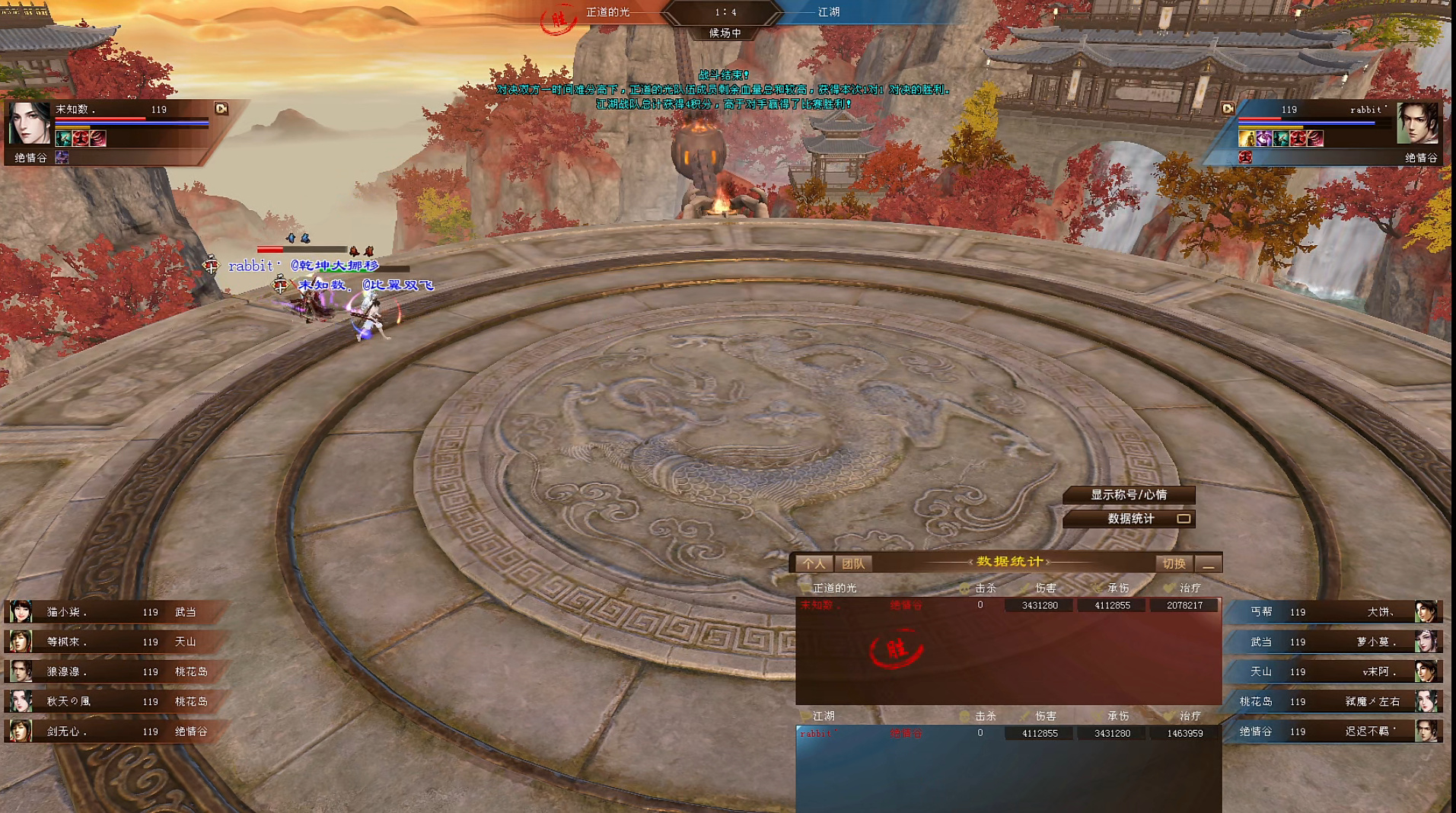Choose player 迟迟不羁 from the right roster
The image size is (1456, 813).
point(1340,732)
